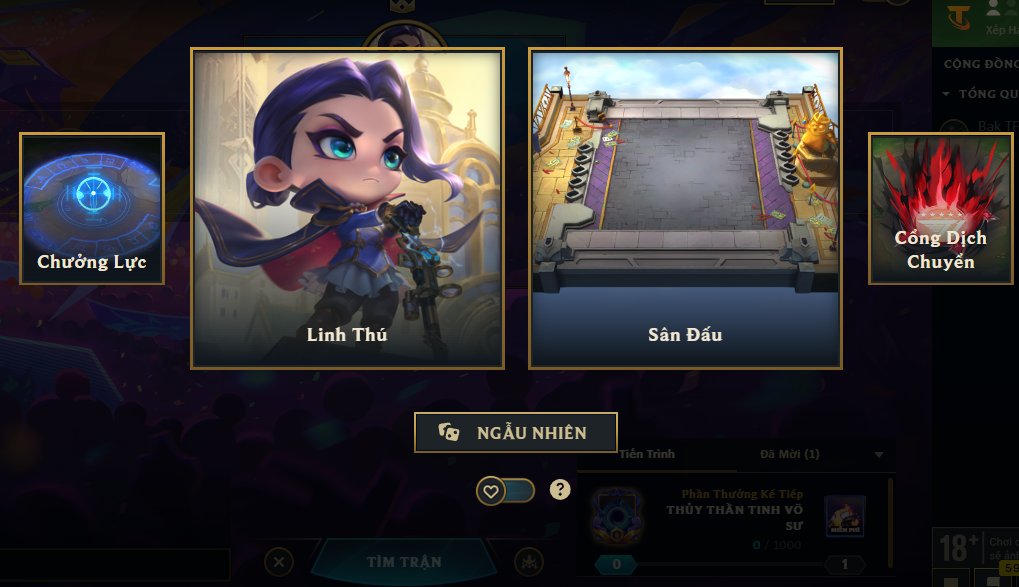
Task: Start matchmaking with Tìm Trận
Action: (403, 562)
